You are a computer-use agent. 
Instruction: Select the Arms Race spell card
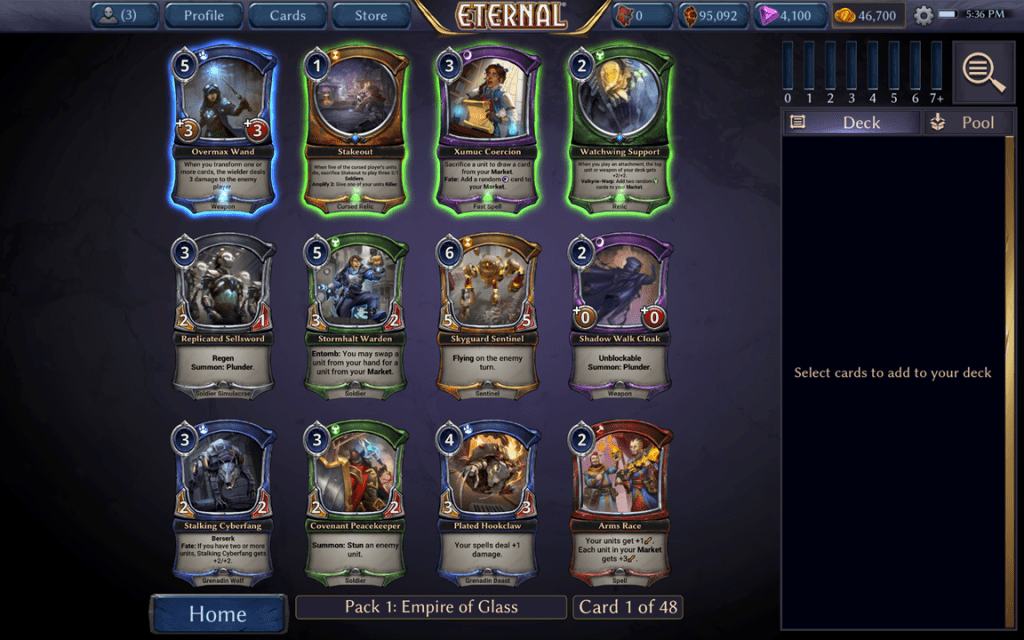tap(621, 503)
